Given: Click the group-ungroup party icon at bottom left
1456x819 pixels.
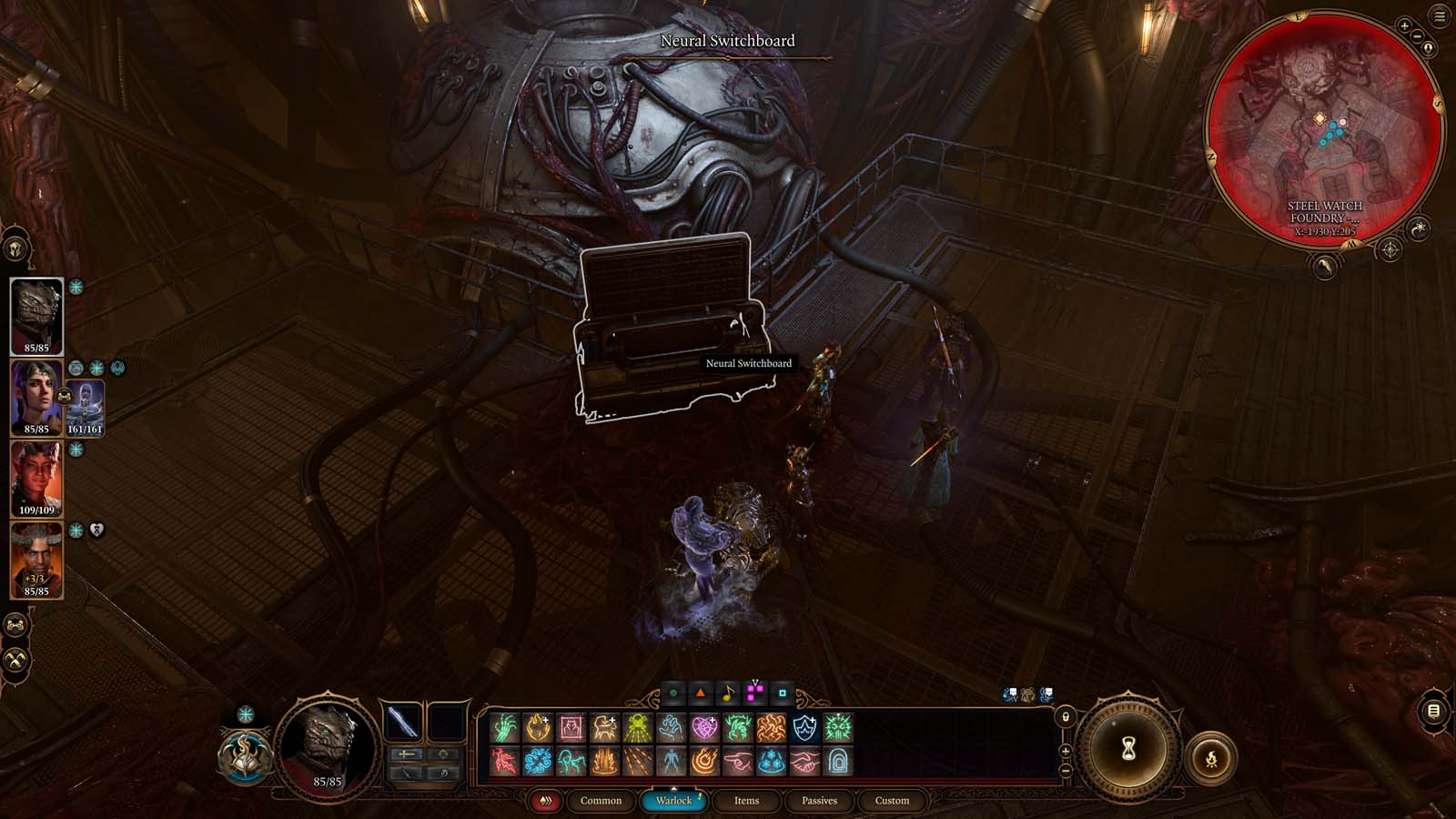Looking at the screenshot, I should pyautogui.click(x=15, y=623).
